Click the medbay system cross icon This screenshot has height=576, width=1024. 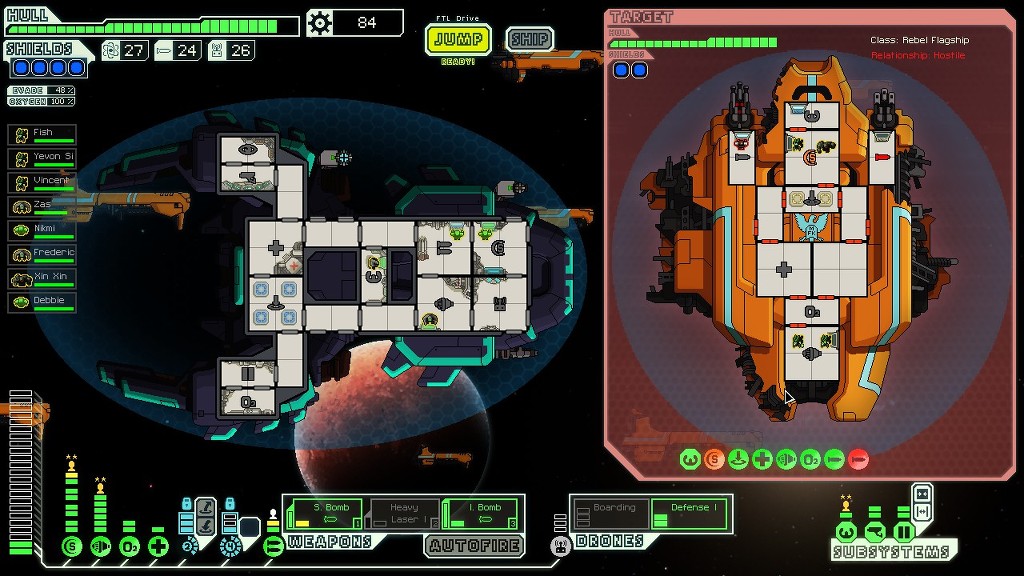[158, 546]
